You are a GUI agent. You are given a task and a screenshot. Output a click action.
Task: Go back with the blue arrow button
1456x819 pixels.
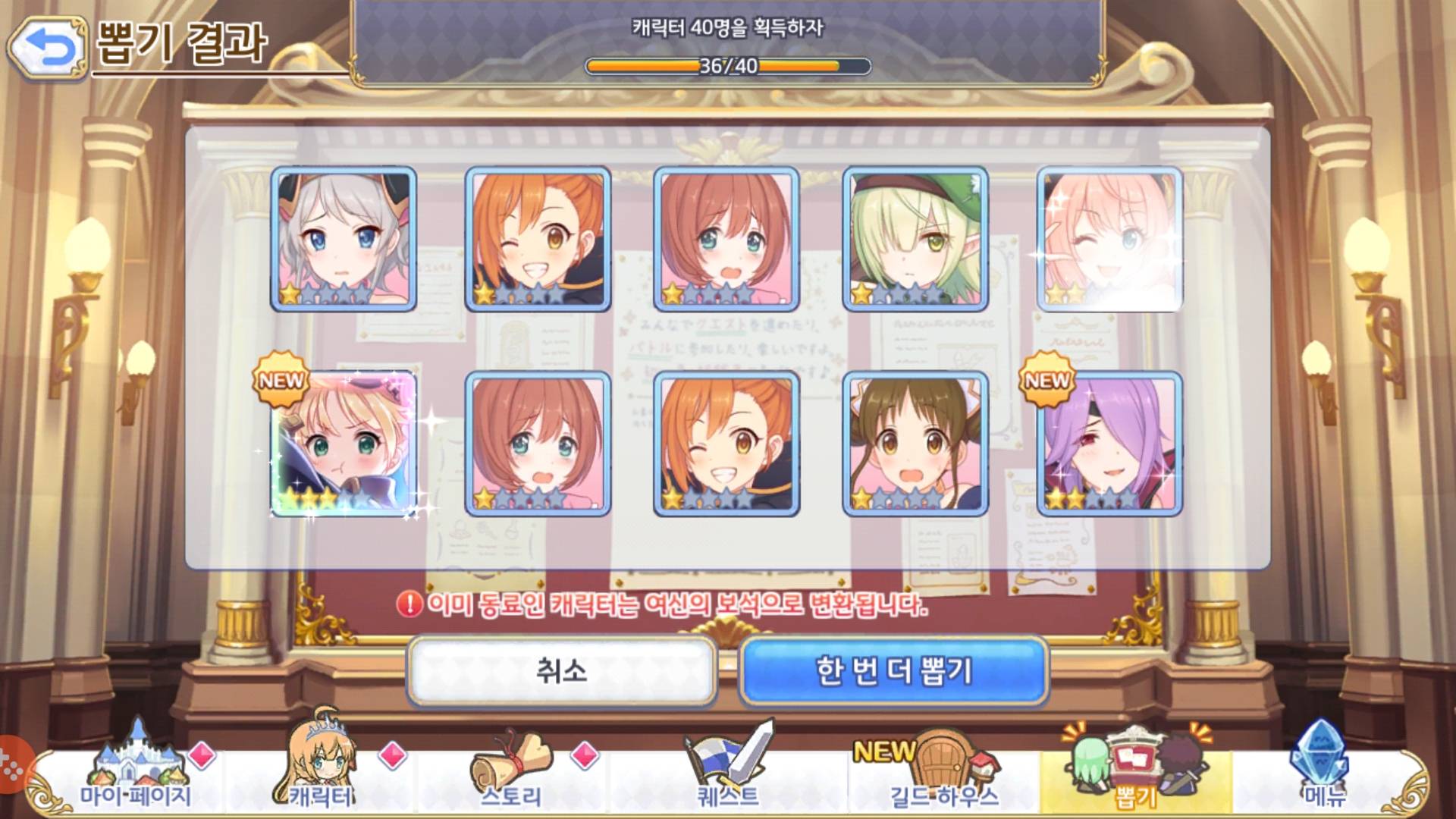coord(48,48)
